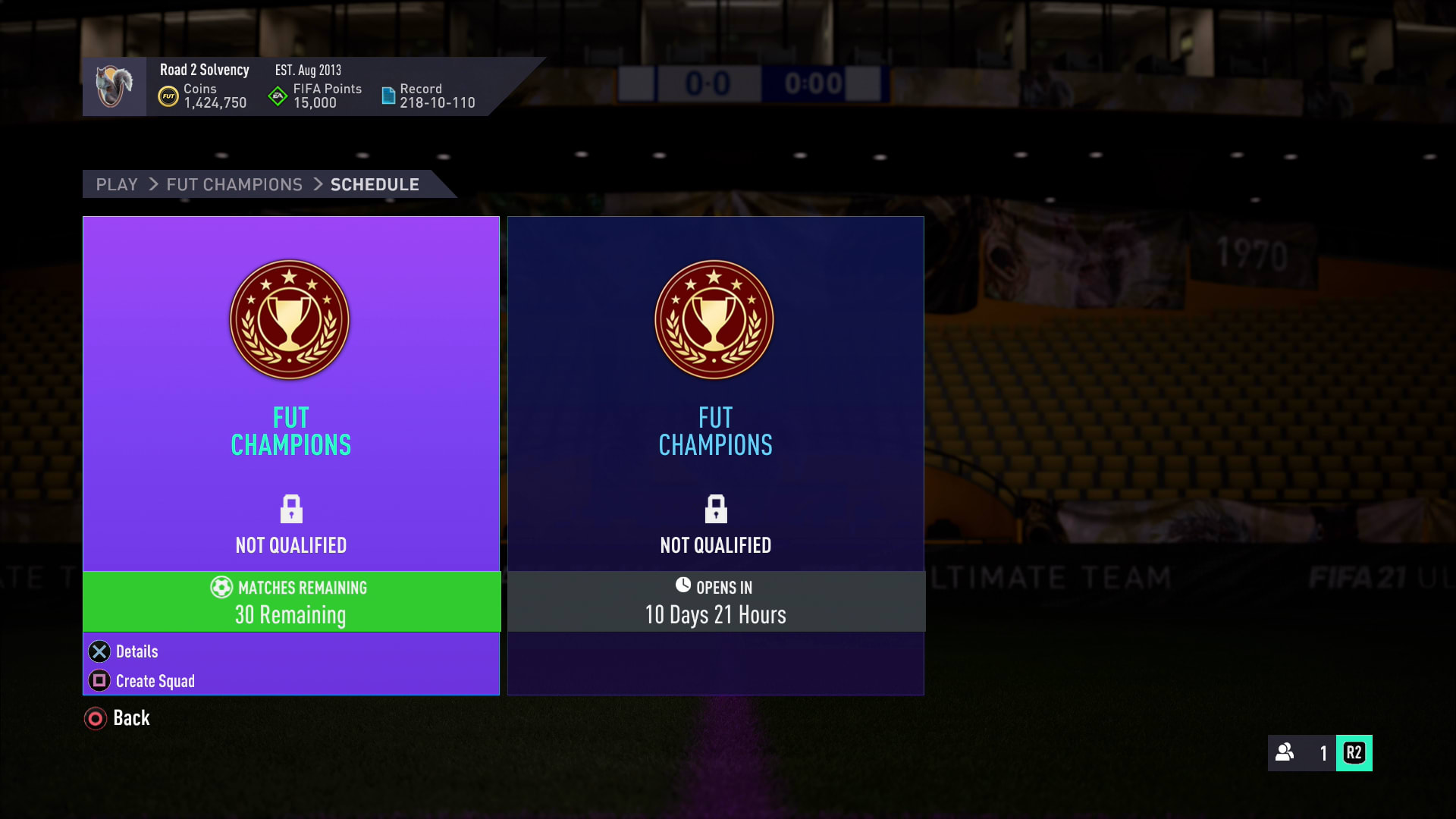Select the FUT Champions tile that opens in 10 days
This screenshot has width=1456, height=819.
715,394
